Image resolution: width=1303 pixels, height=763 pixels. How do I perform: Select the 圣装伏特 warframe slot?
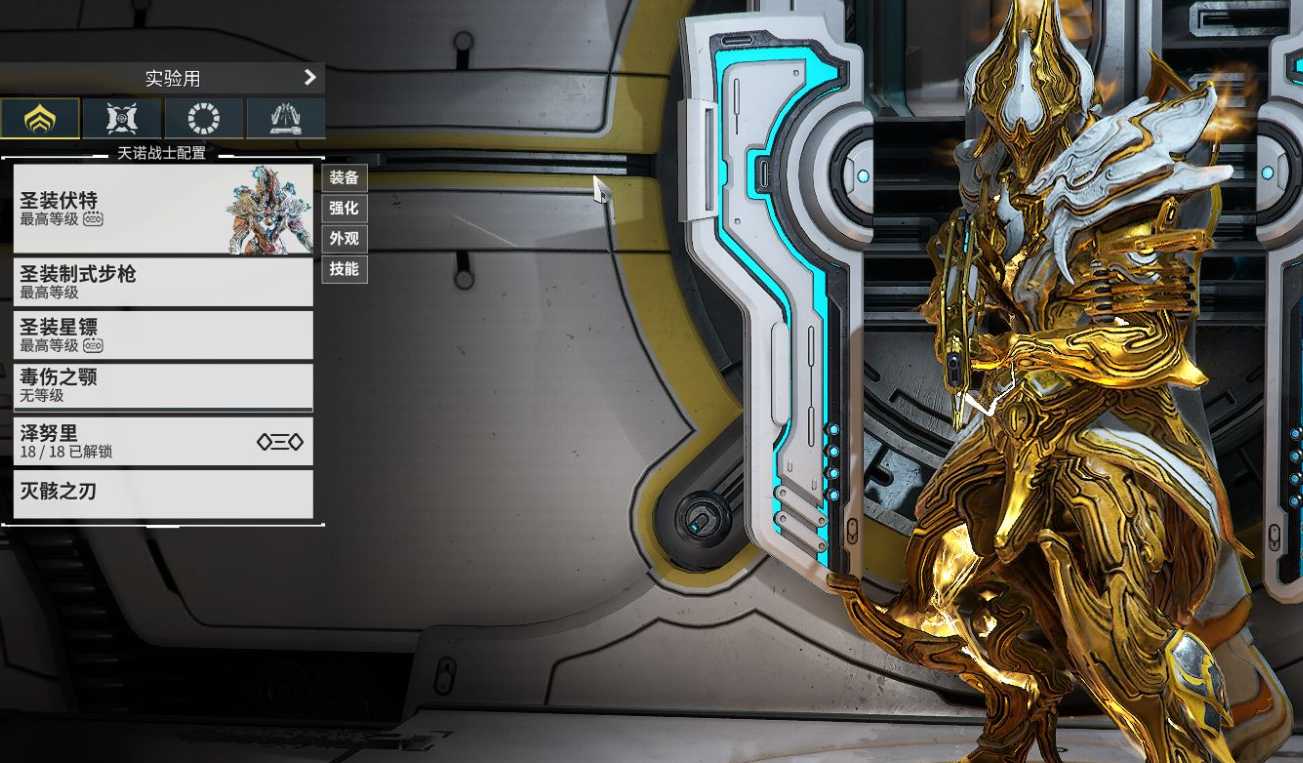(x=163, y=209)
